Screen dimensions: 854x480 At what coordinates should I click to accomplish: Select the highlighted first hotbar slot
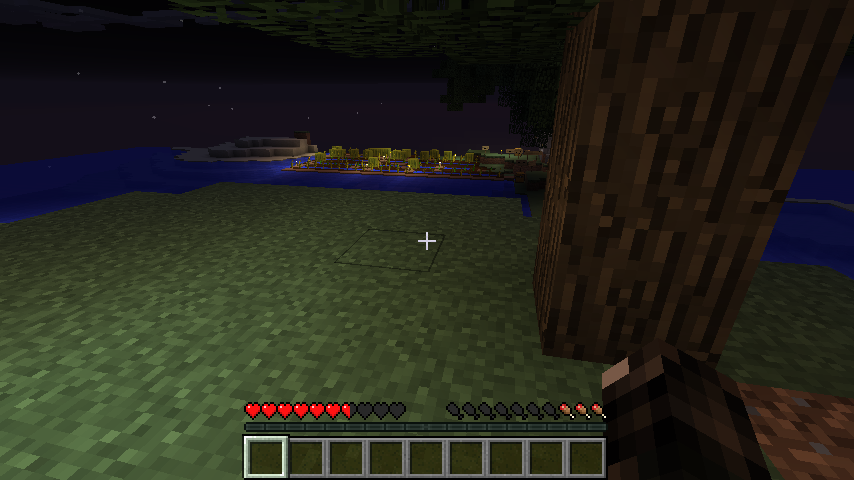(x=266, y=457)
